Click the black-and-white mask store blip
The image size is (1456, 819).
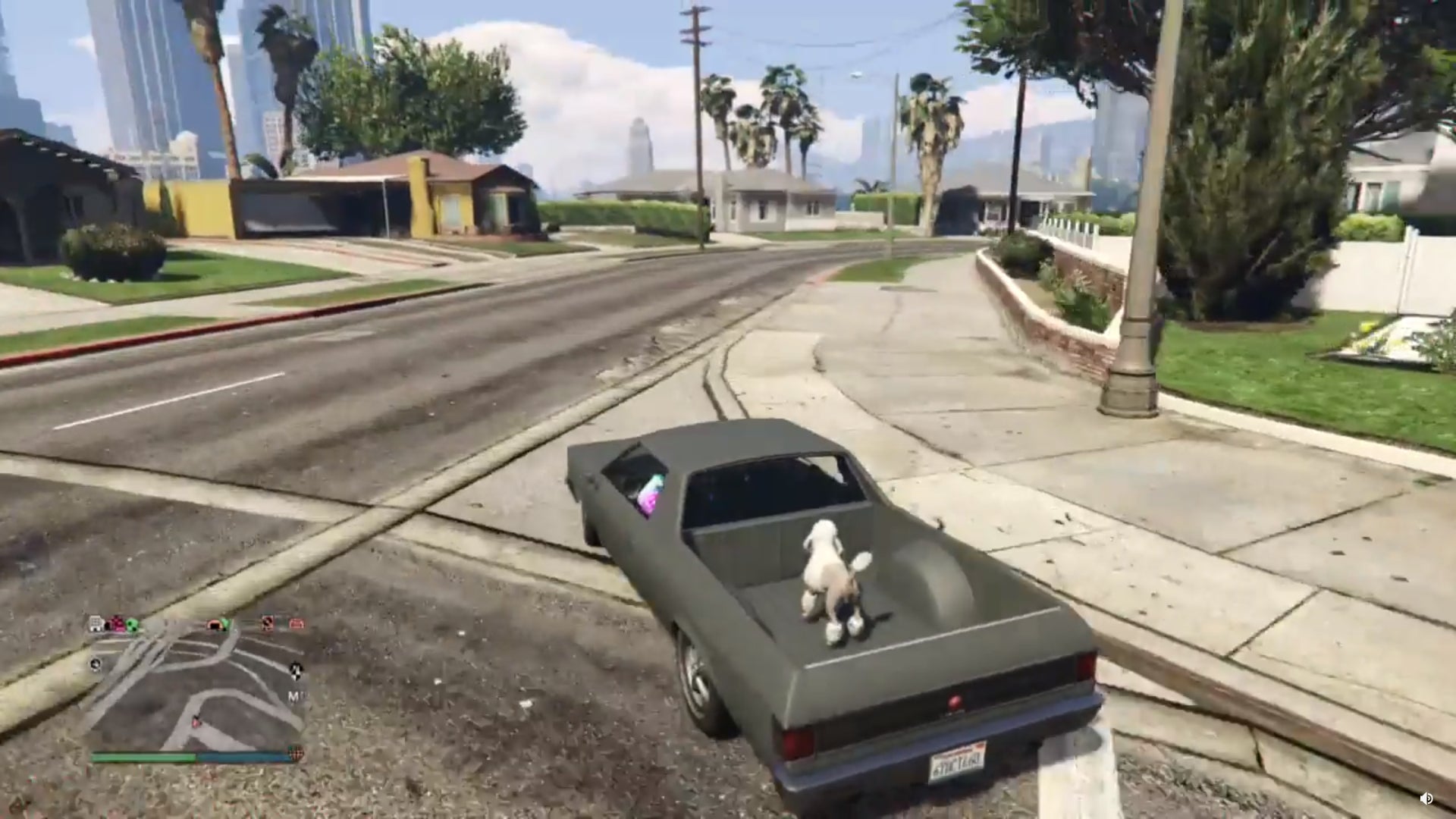[x=266, y=624]
